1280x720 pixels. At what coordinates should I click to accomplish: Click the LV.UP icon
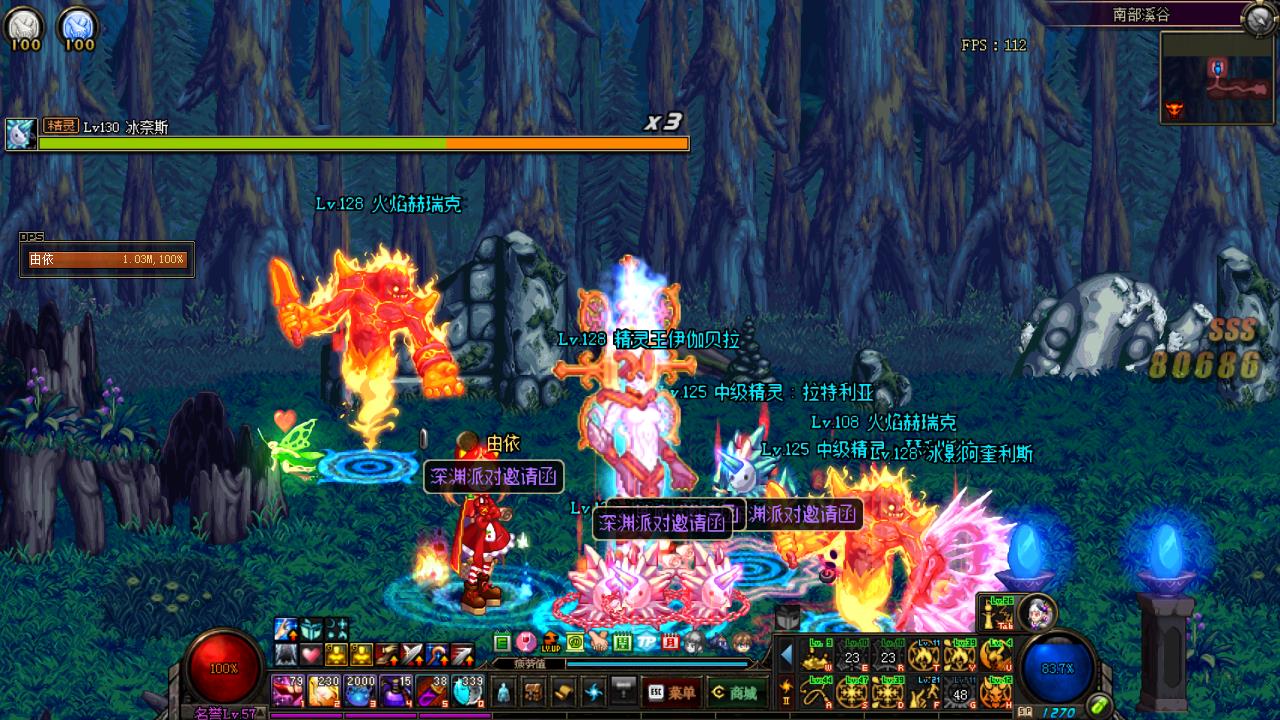point(550,642)
